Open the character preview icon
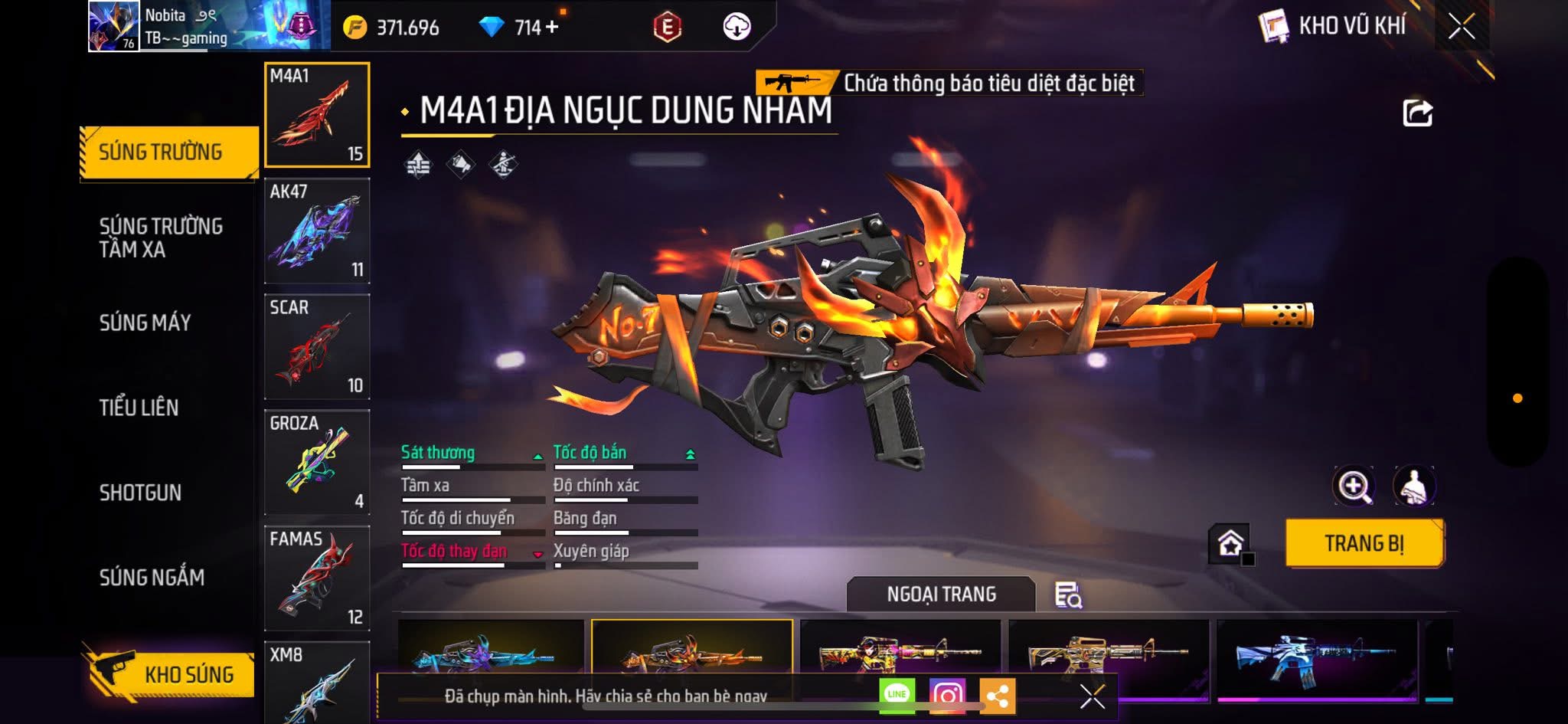Viewport: 1568px width, 724px height. 1413,486
